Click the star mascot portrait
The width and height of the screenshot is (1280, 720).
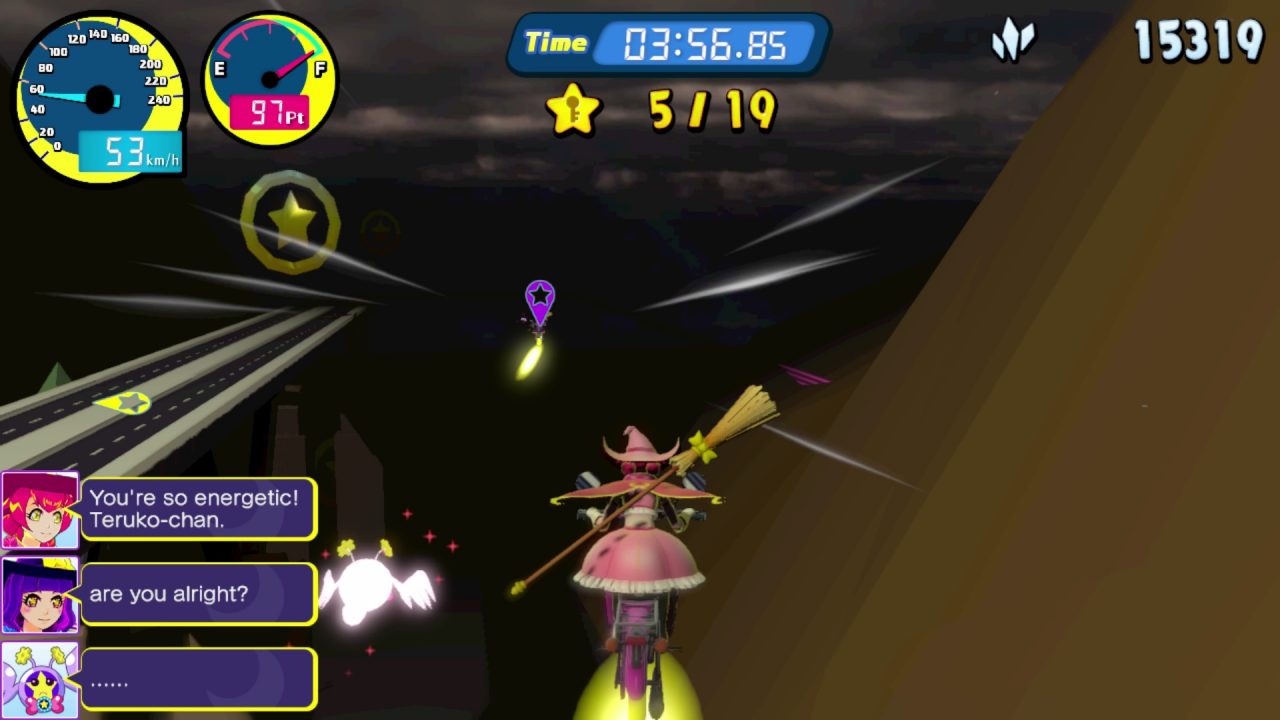click(40, 679)
